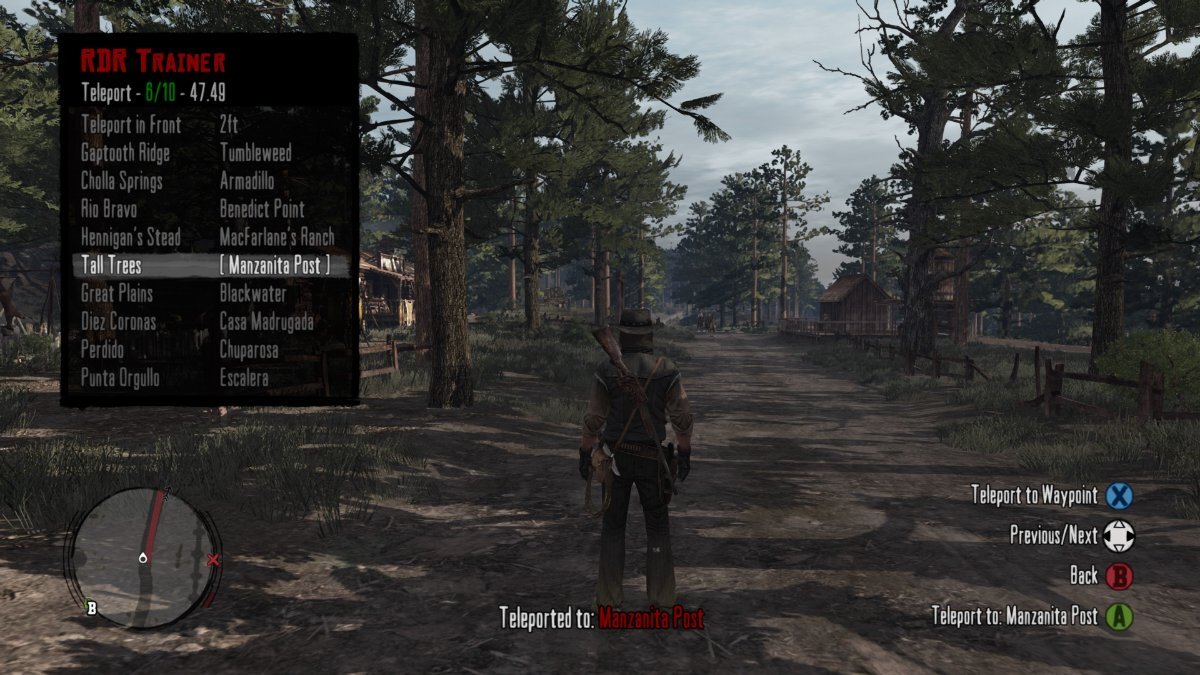
Task: Choose Gaptooth Ridge teleport destination
Action: click(x=125, y=153)
